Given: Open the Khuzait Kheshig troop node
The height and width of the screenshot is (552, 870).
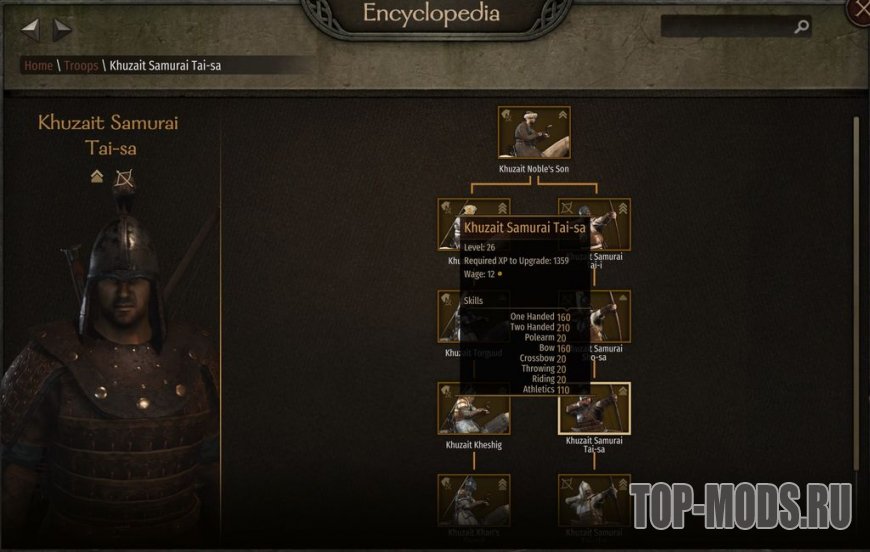Looking at the screenshot, I should (x=473, y=408).
